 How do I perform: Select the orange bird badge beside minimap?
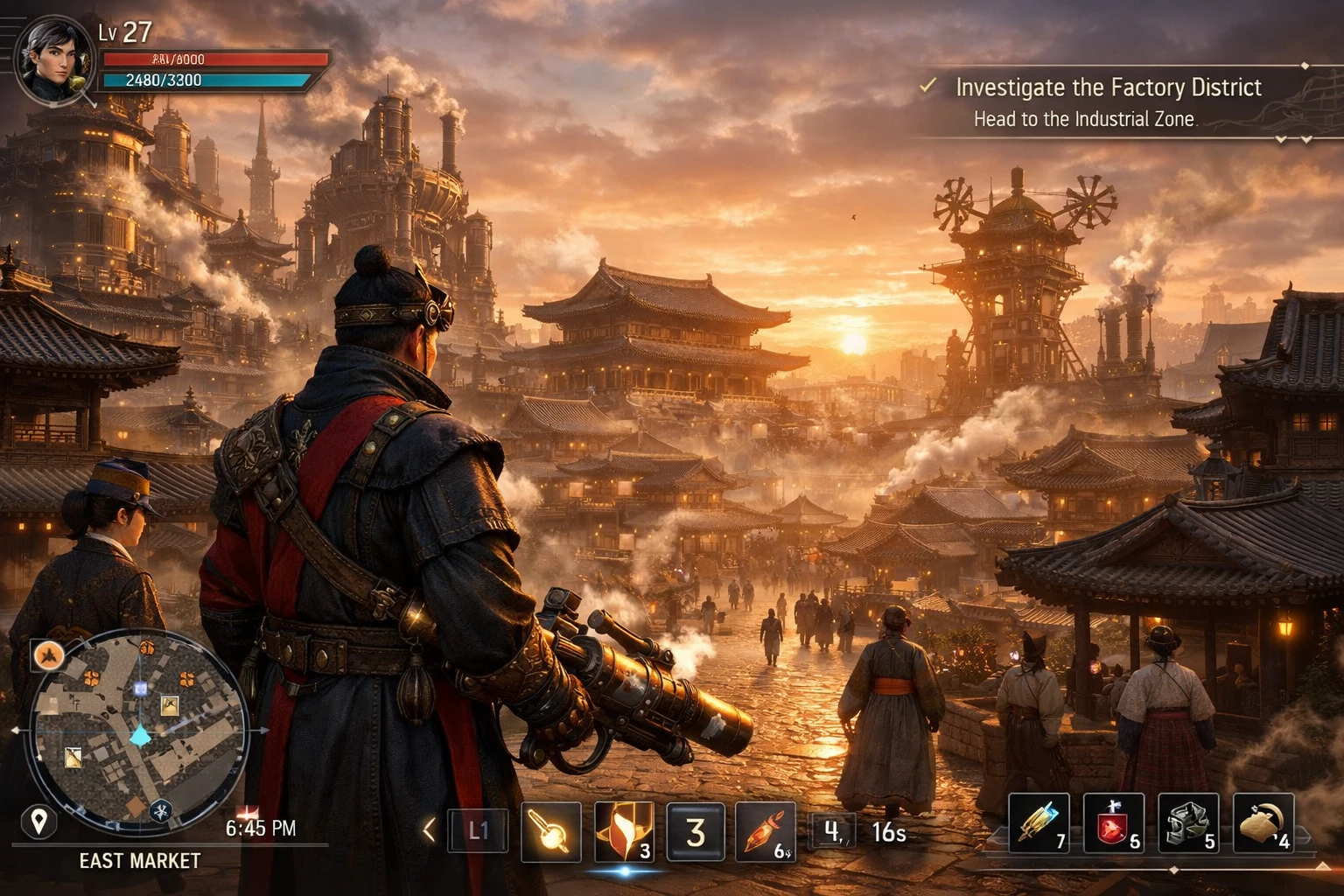point(49,654)
